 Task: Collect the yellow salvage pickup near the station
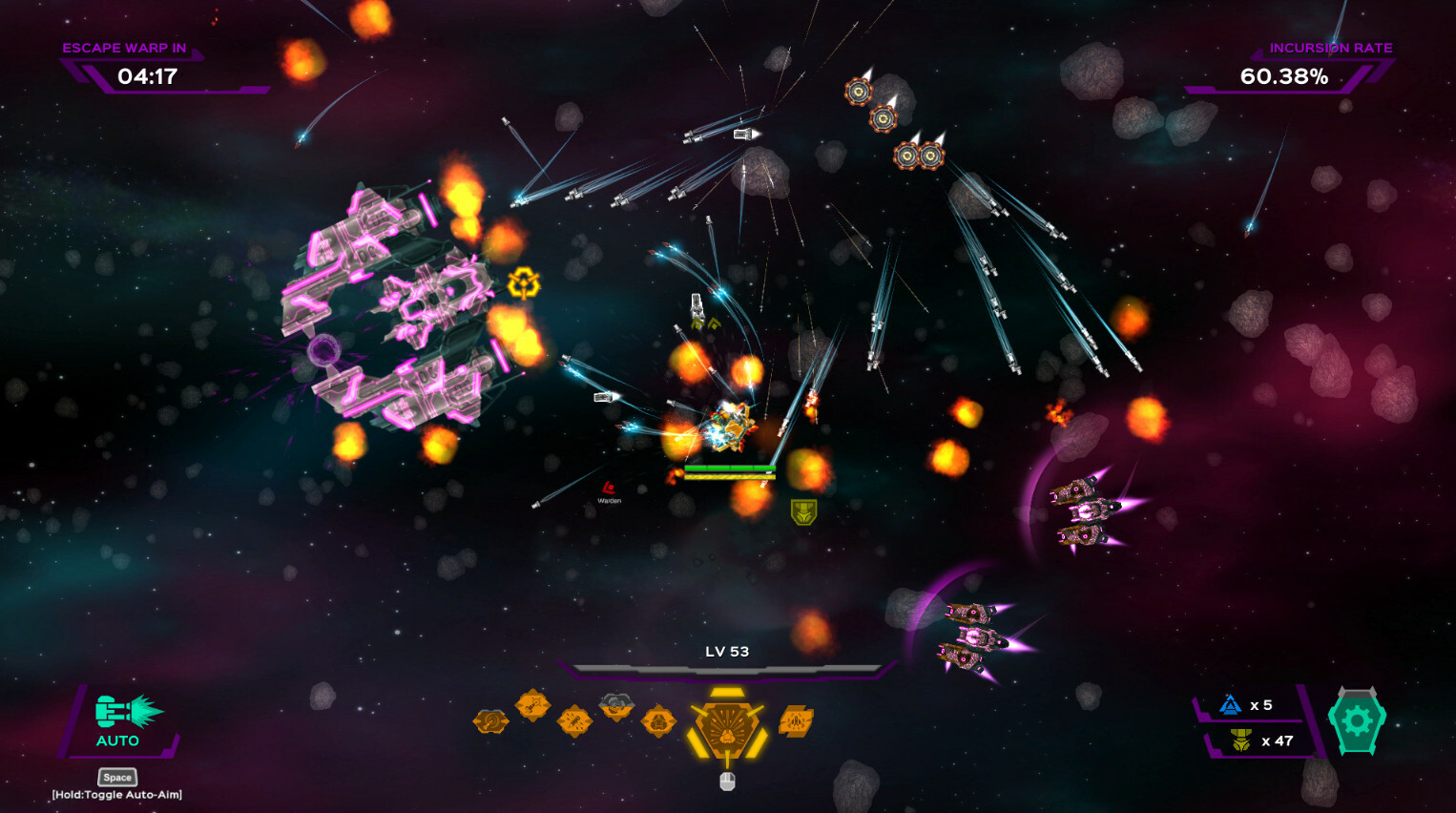[524, 283]
